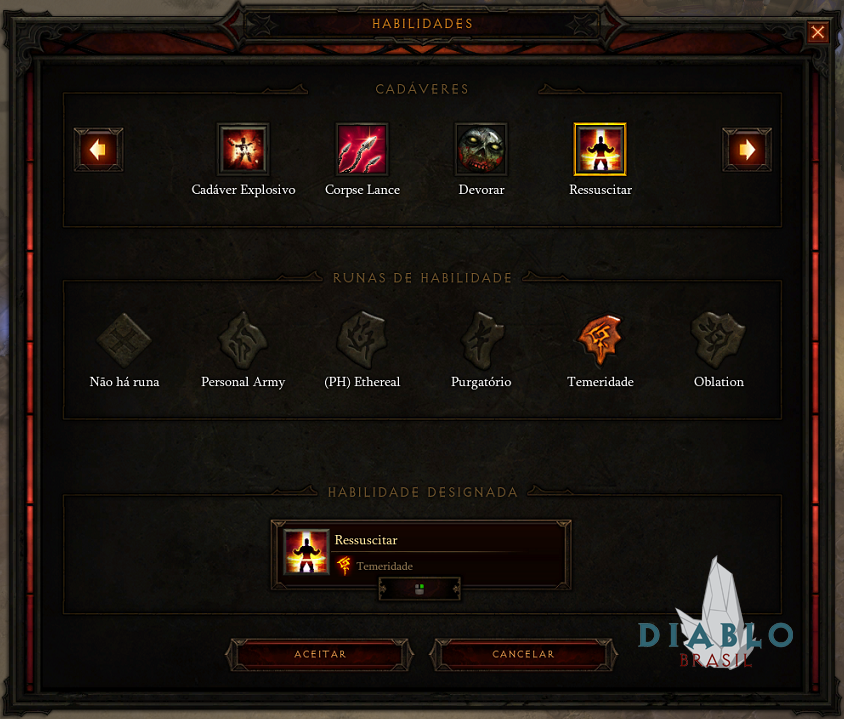844x719 pixels.
Task: Confirm with the Aceitar button
Action: click(320, 654)
